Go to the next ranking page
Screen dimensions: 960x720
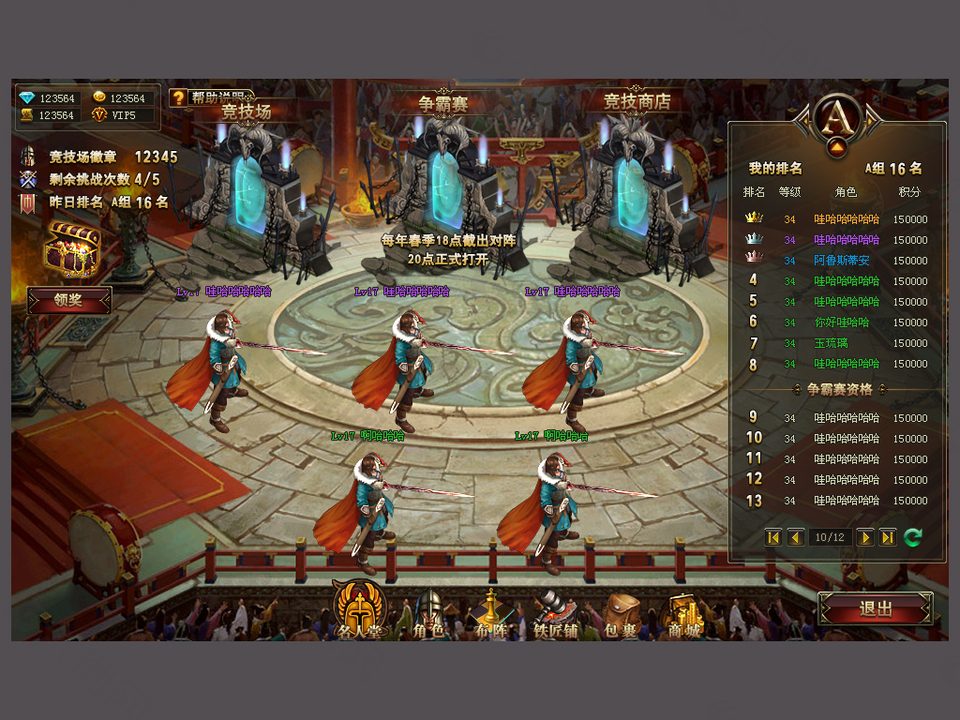[865, 538]
